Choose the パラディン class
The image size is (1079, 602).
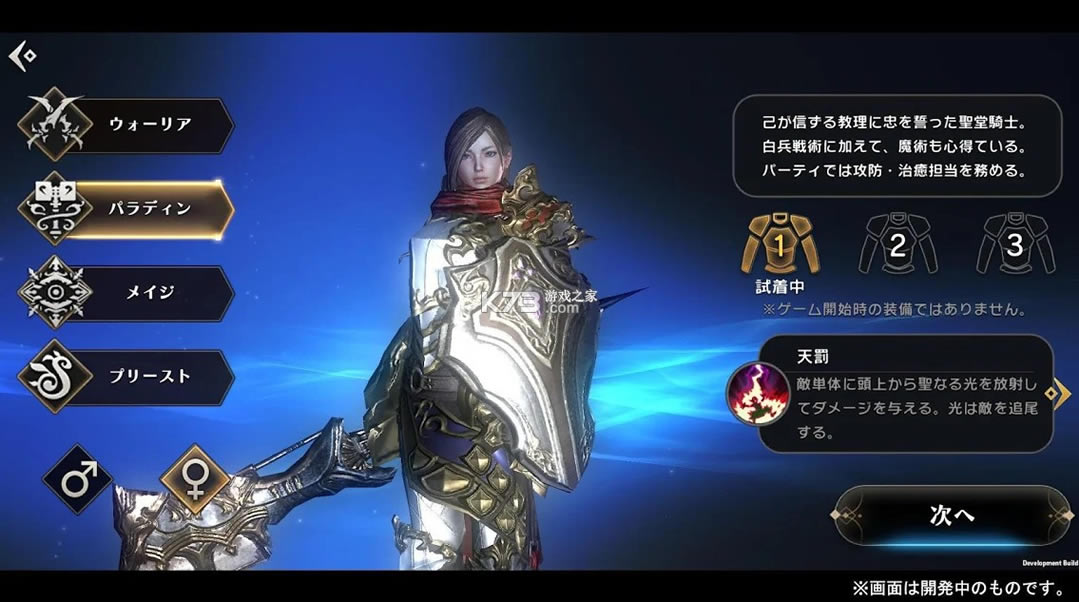pos(127,209)
